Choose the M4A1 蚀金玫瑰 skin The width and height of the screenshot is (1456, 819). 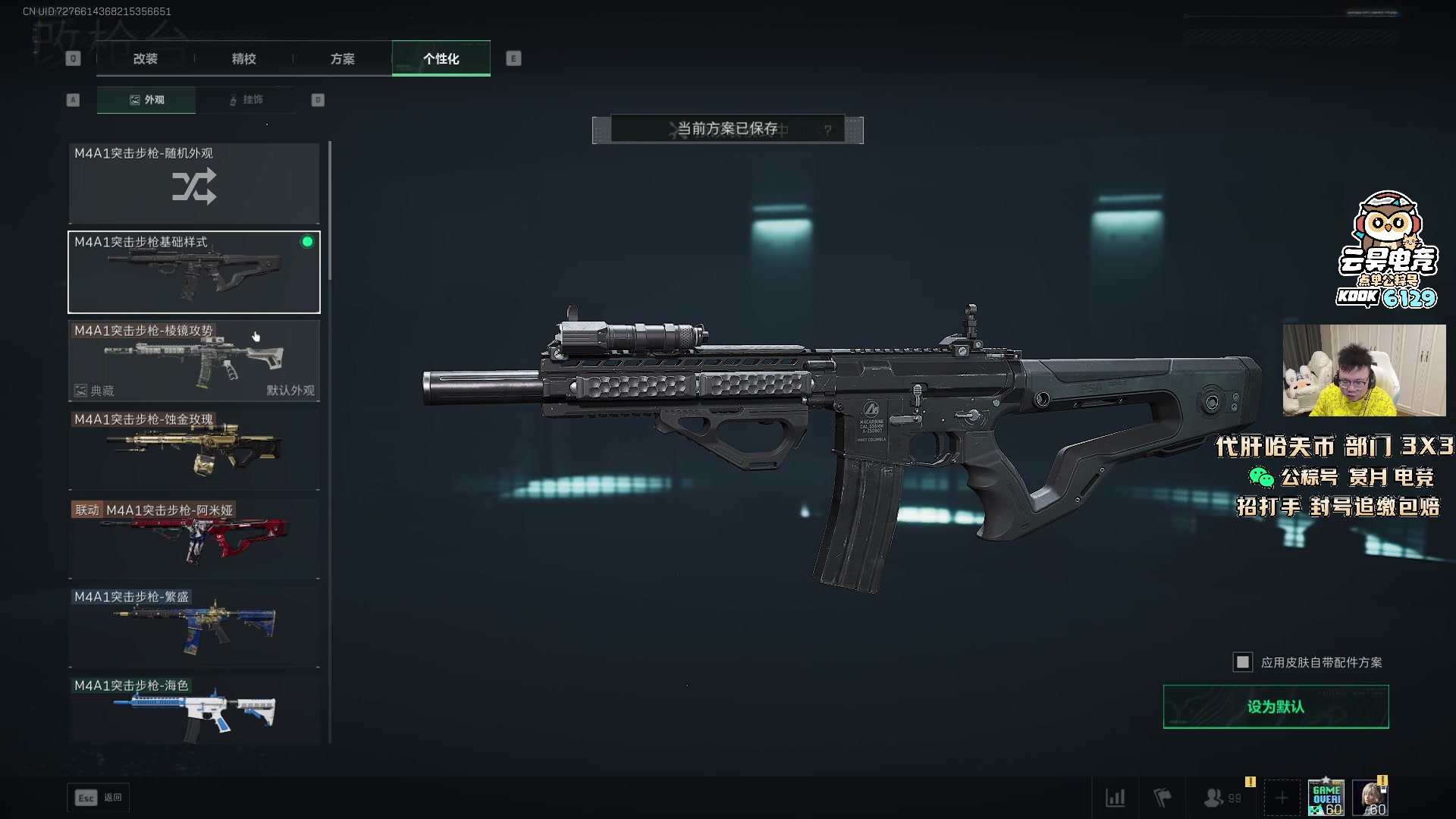[x=194, y=450]
